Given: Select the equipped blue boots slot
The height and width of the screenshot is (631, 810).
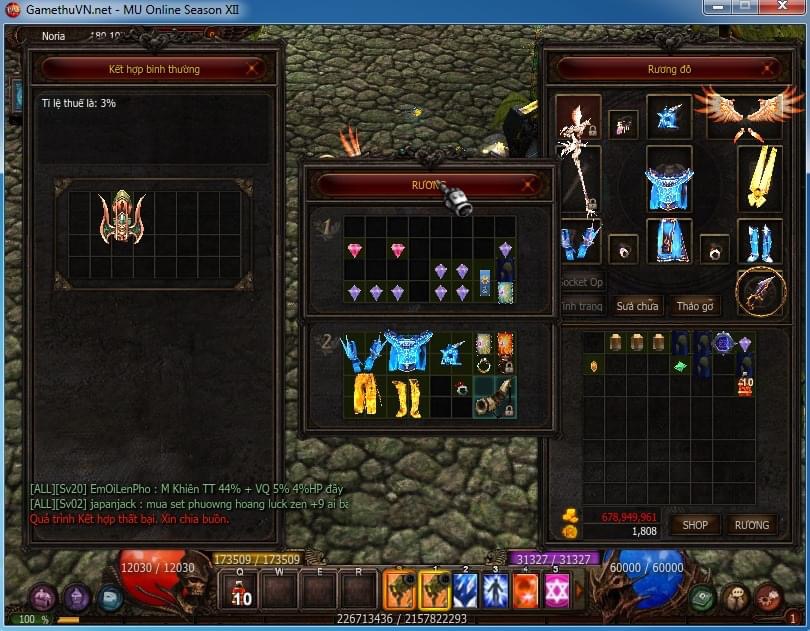Looking at the screenshot, I should click(x=759, y=241).
